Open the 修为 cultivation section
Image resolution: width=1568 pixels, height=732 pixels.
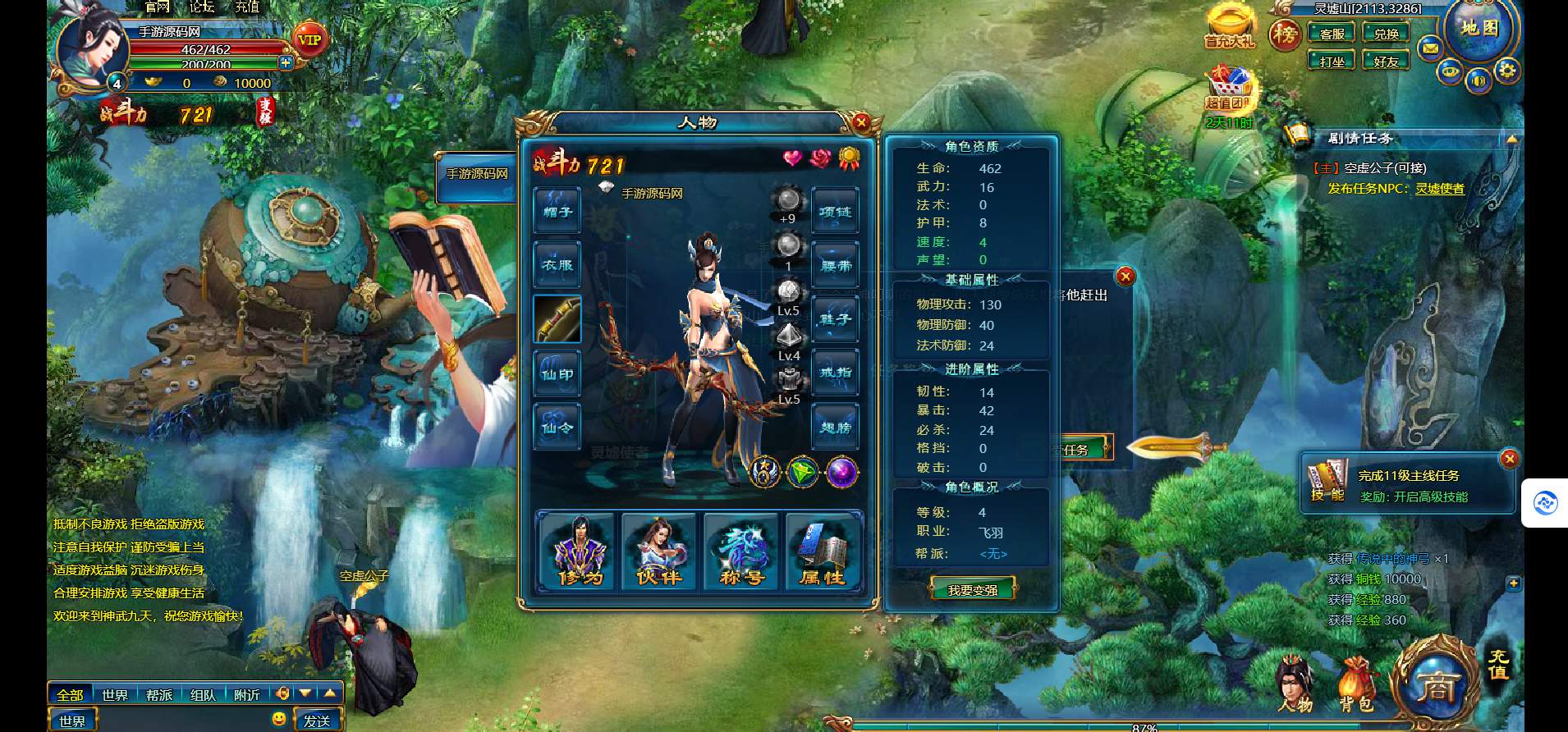[580, 551]
